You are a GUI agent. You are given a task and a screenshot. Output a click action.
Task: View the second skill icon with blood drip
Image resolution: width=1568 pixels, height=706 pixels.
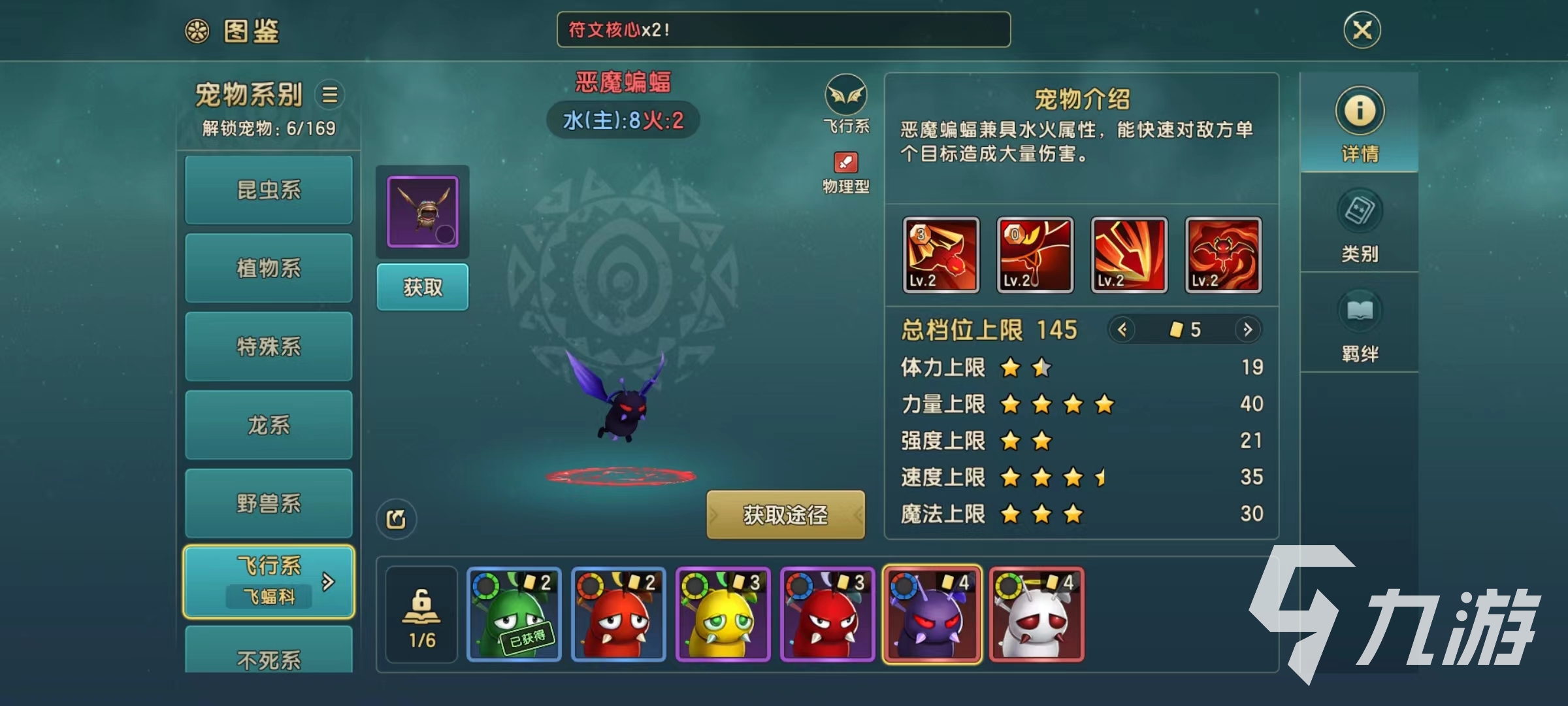(x=1035, y=255)
